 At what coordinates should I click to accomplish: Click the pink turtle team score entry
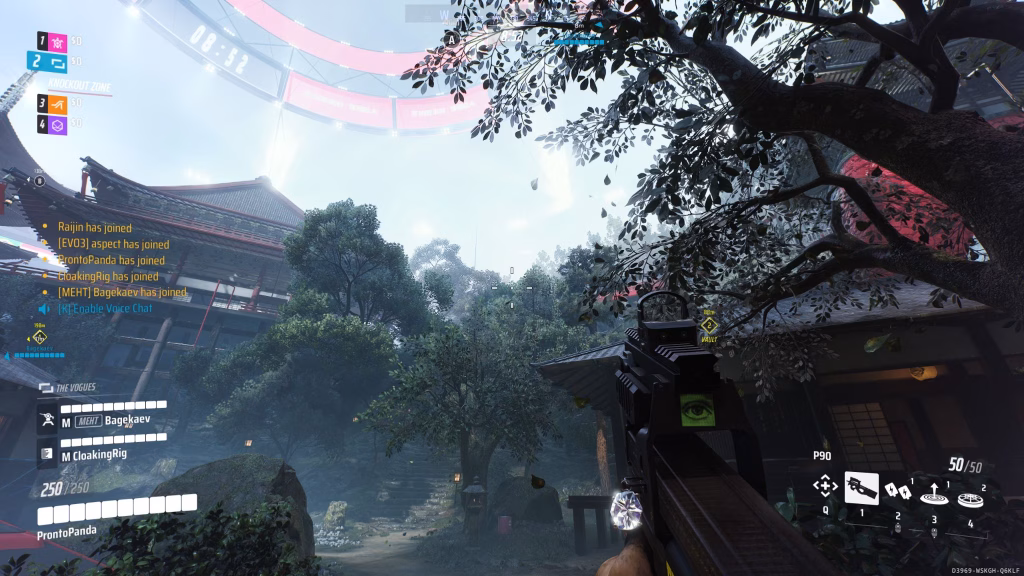click(58, 40)
